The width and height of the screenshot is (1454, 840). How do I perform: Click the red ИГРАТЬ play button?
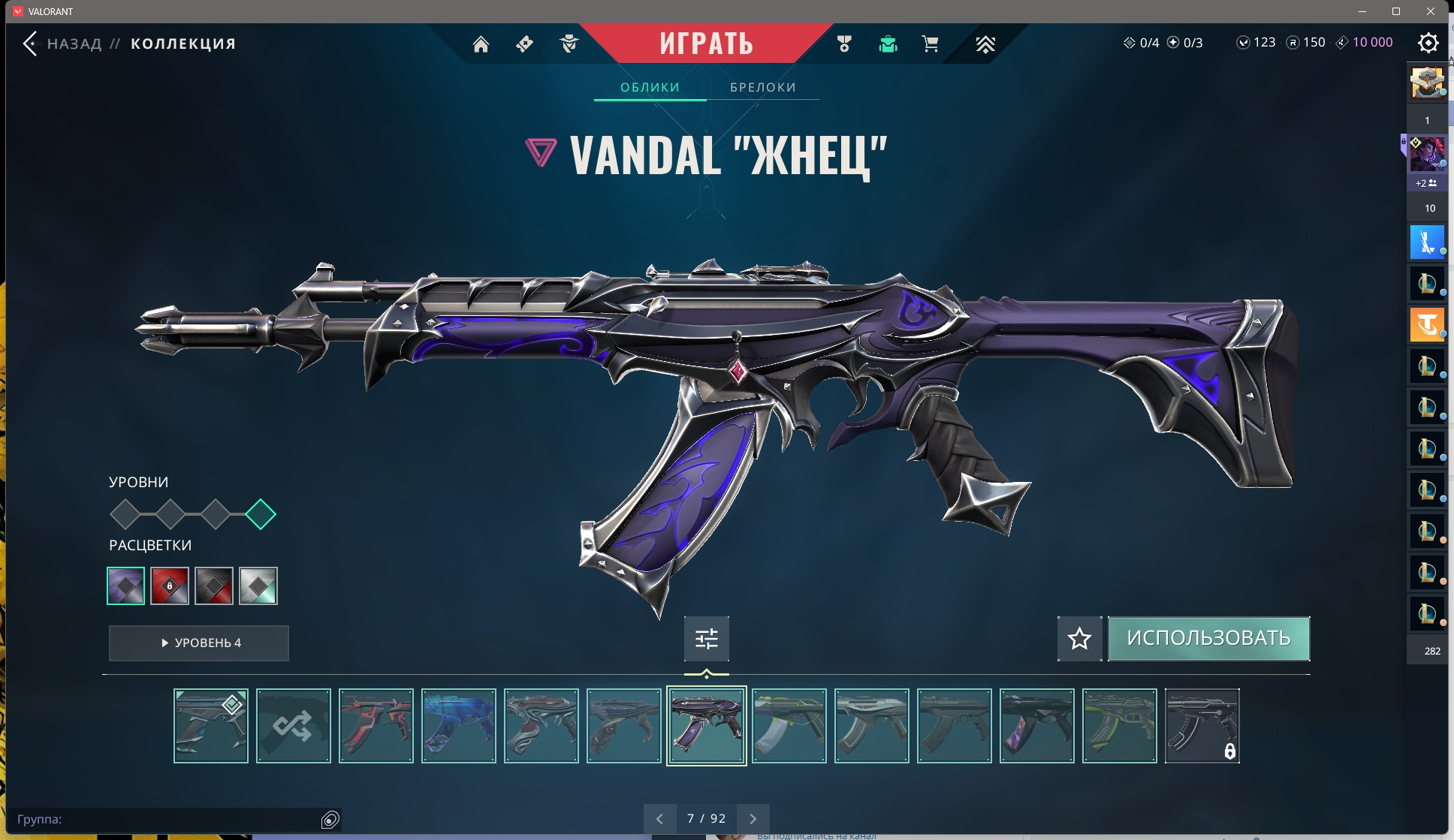tap(706, 44)
